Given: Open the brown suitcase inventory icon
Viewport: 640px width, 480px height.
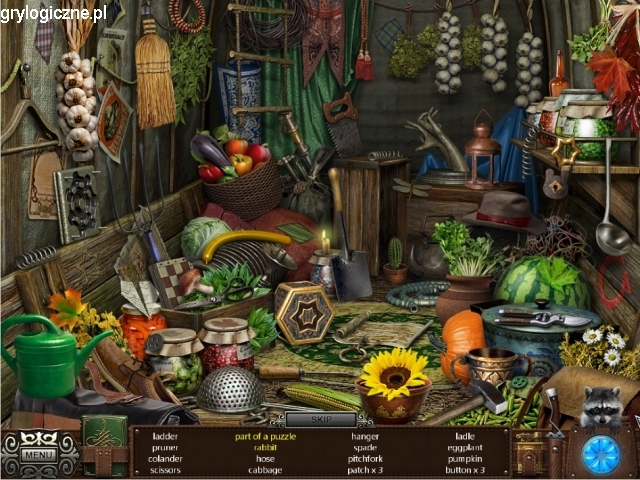Looking at the screenshot, I should coord(527,453).
